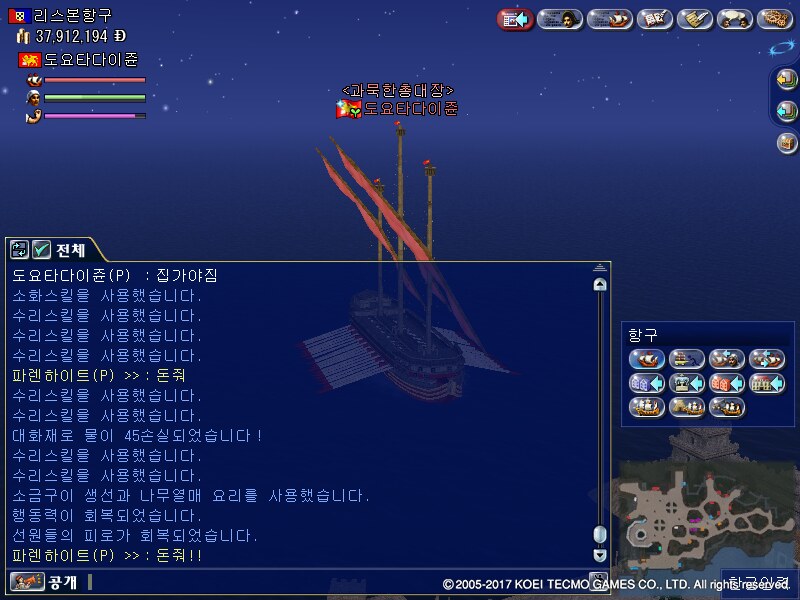Image resolution: width=800 pixels, height=600 pixels.
Task: Open the ship information menu
Action: pyautogui.click(x=609, y=19)
